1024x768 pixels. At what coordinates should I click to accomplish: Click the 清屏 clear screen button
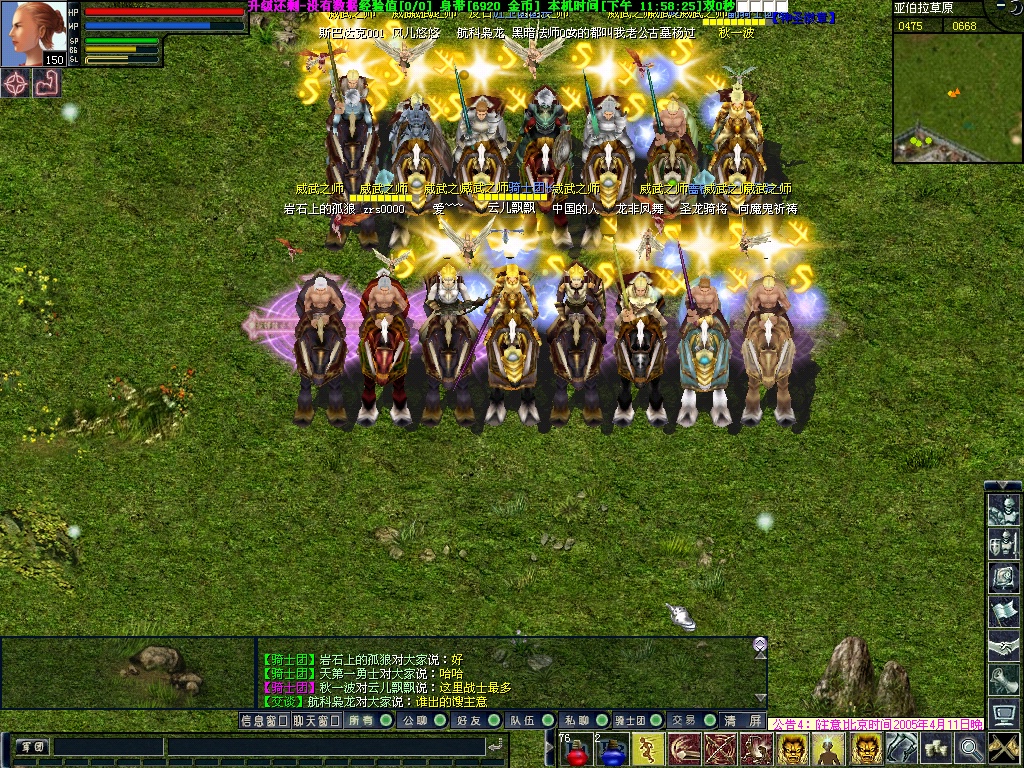(x=744, y=720)
